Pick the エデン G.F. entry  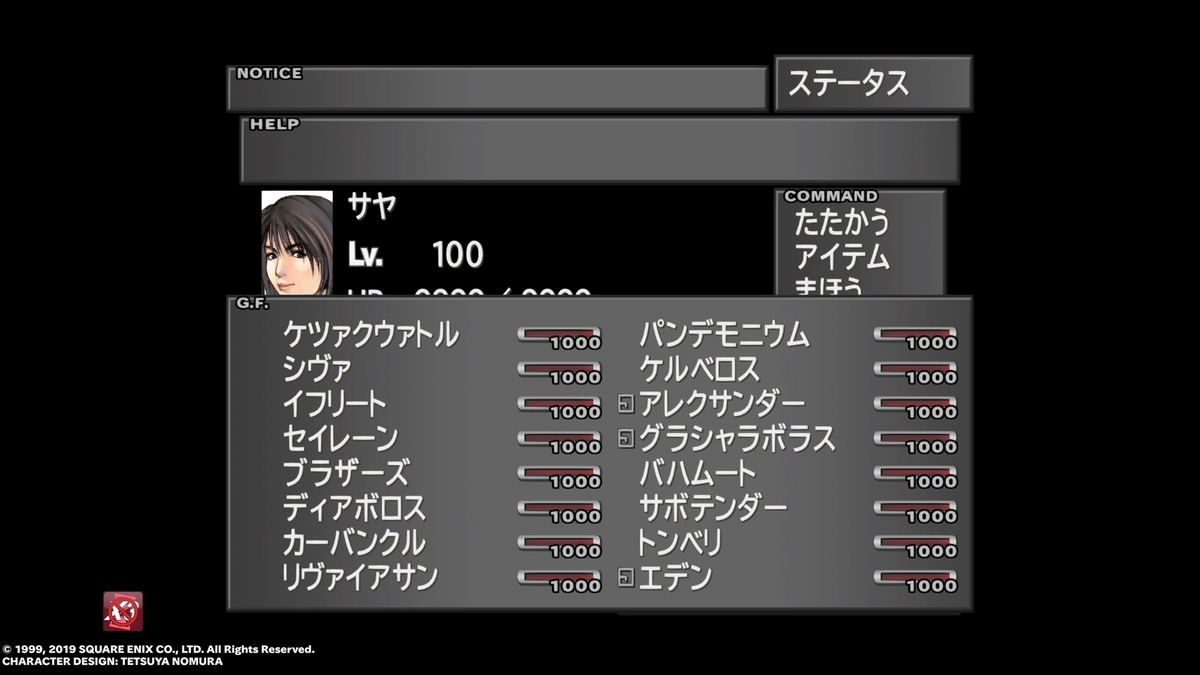click(675, 577)
